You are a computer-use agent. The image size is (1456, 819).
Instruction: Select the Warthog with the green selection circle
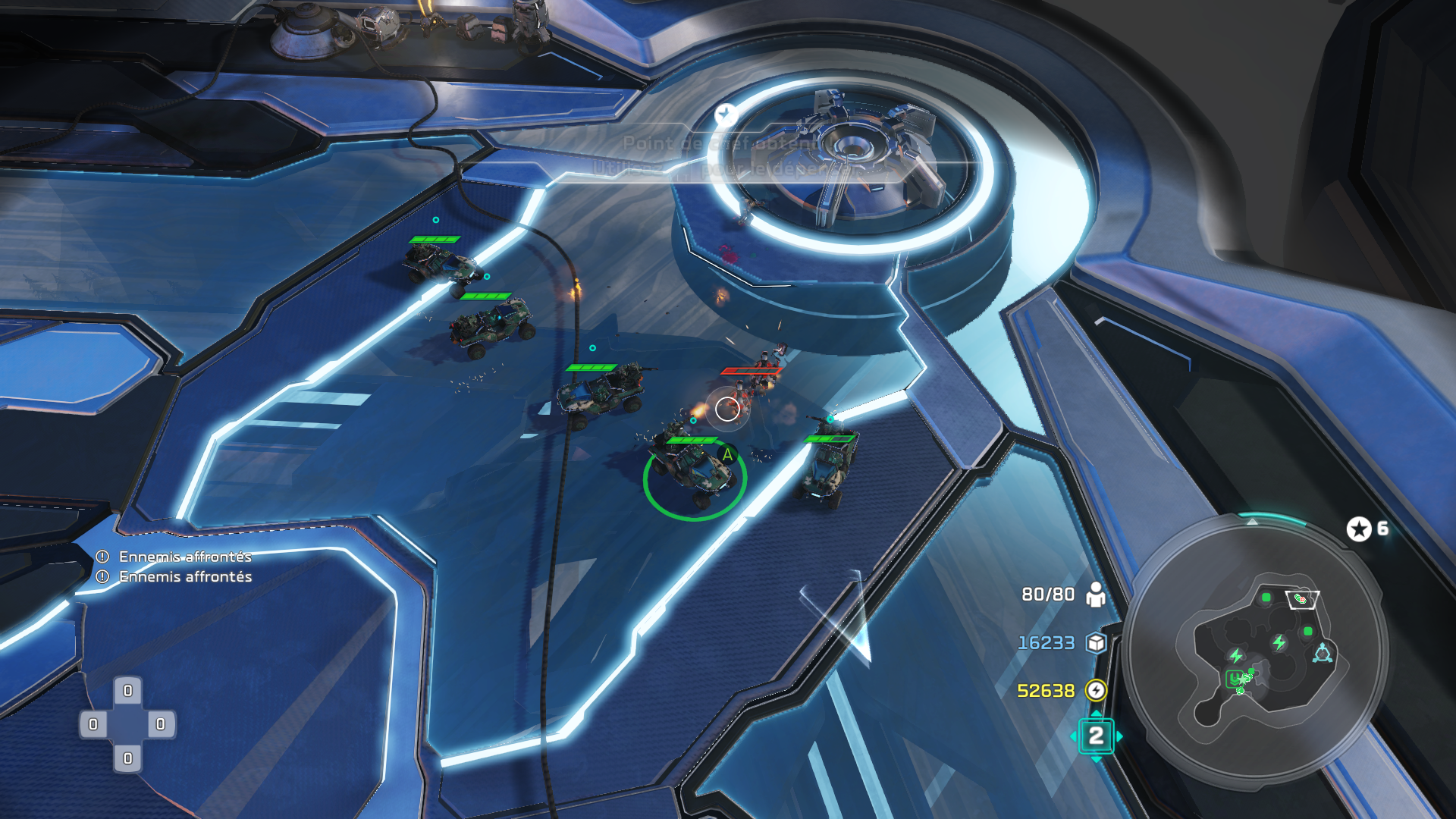pos(695,474)
